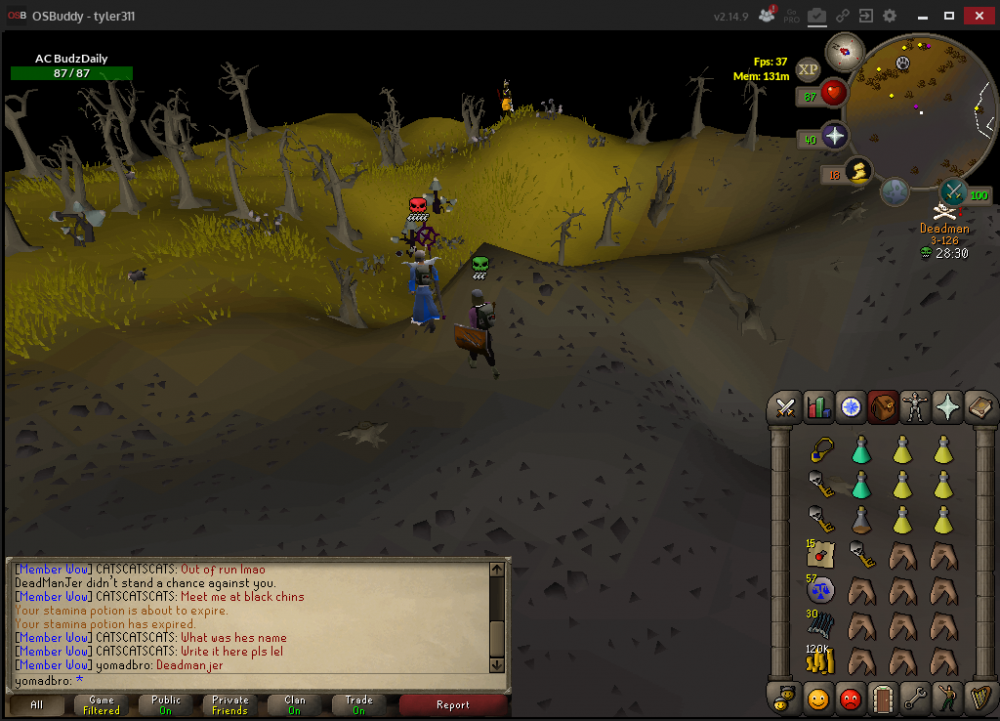The width and height of the screenshot is (1000, 721).
Task: Toggle the XP drops orb
Action: (808, 69)
